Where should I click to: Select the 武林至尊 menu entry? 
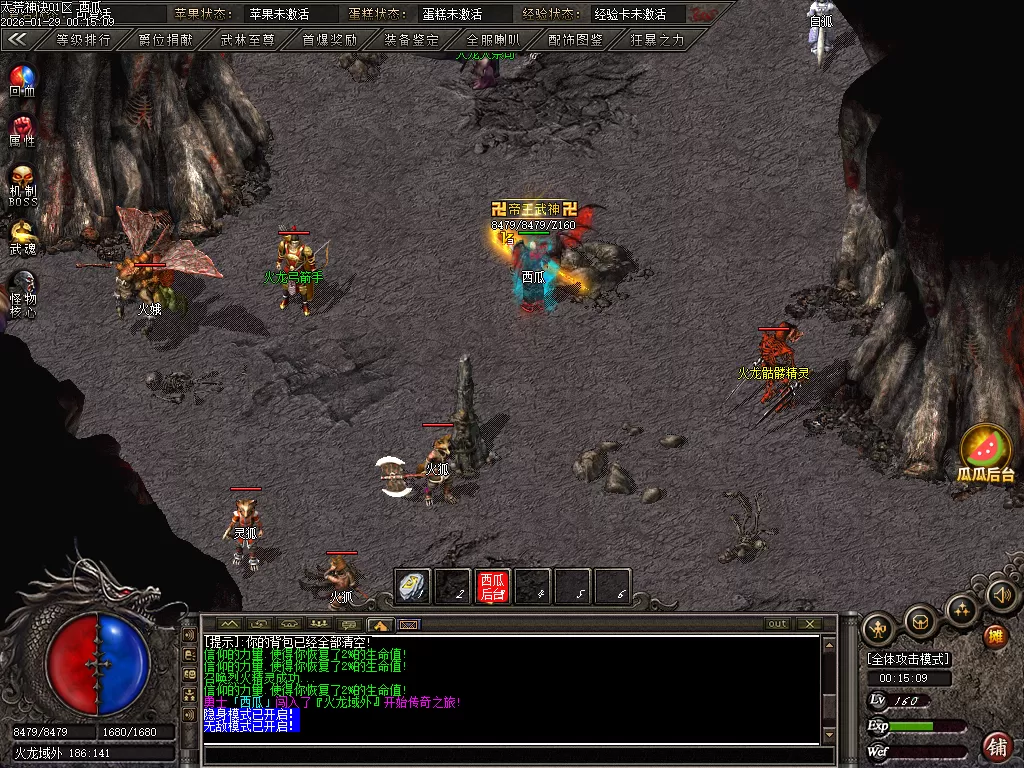[x=247, y=40]
